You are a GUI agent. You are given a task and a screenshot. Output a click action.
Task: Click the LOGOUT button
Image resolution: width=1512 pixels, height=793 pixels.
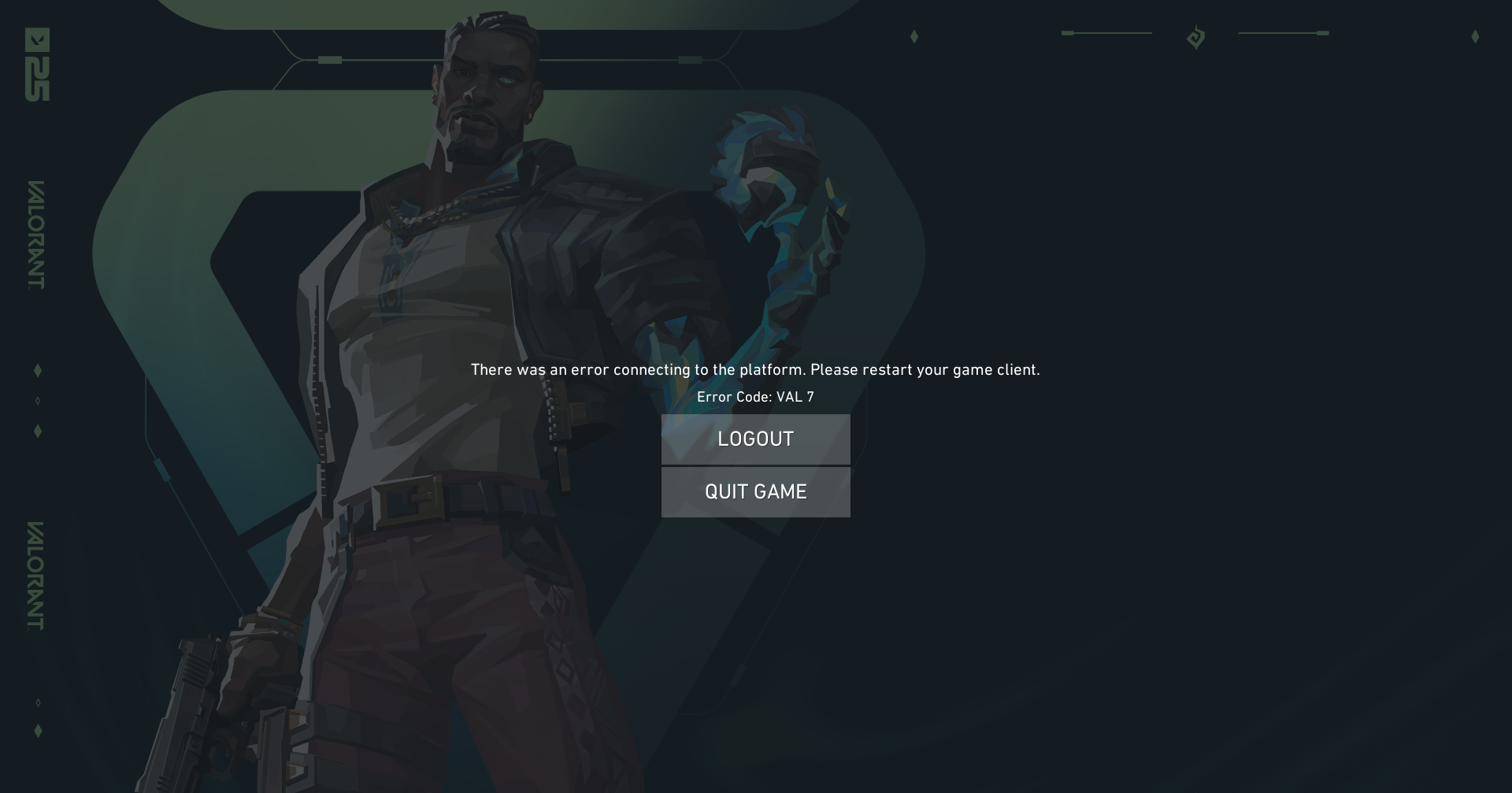[755, 439]
